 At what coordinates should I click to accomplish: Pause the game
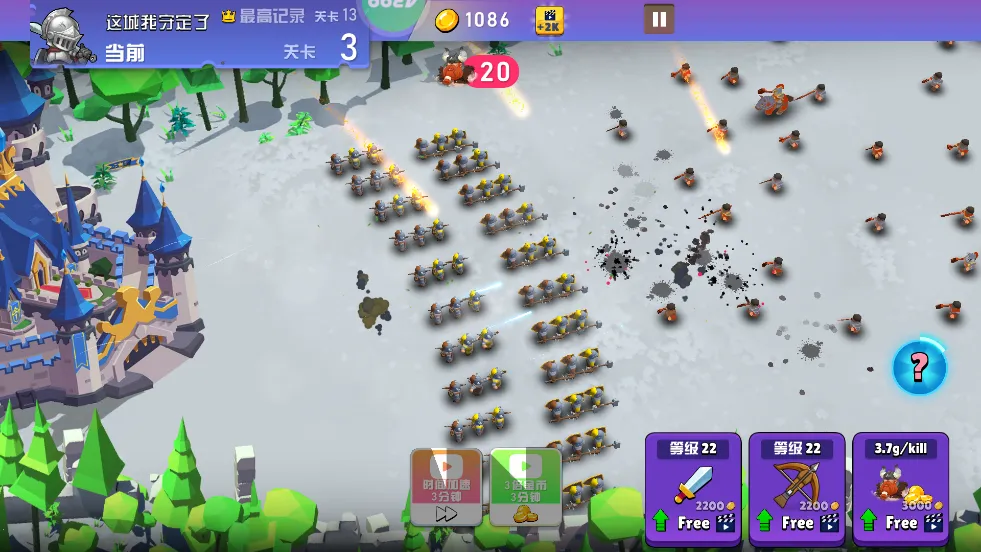[x=658, y=19]
